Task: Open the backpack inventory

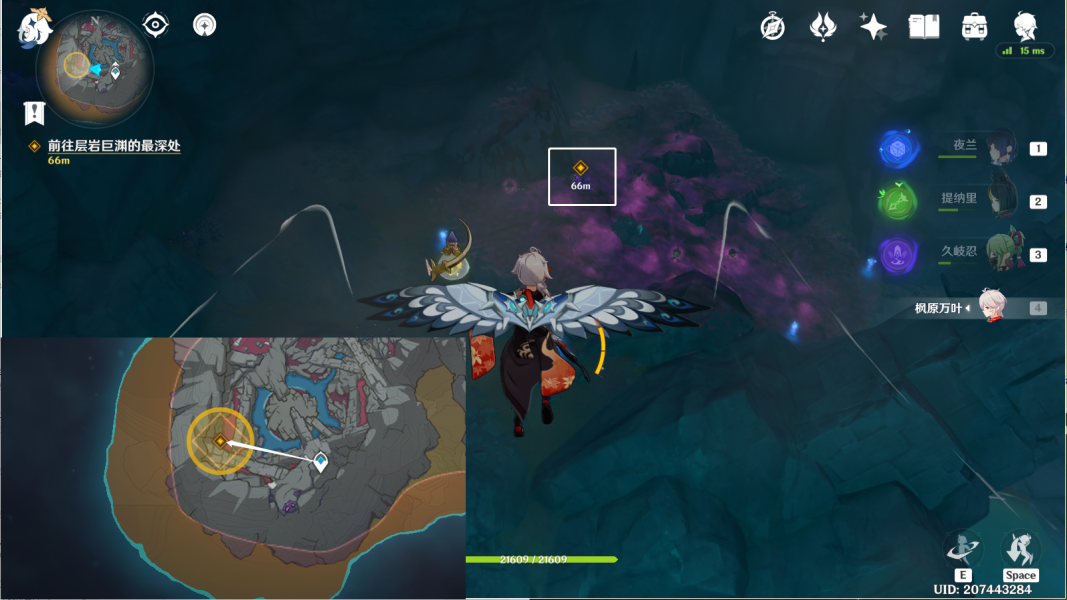Action: tap(974, 27)
